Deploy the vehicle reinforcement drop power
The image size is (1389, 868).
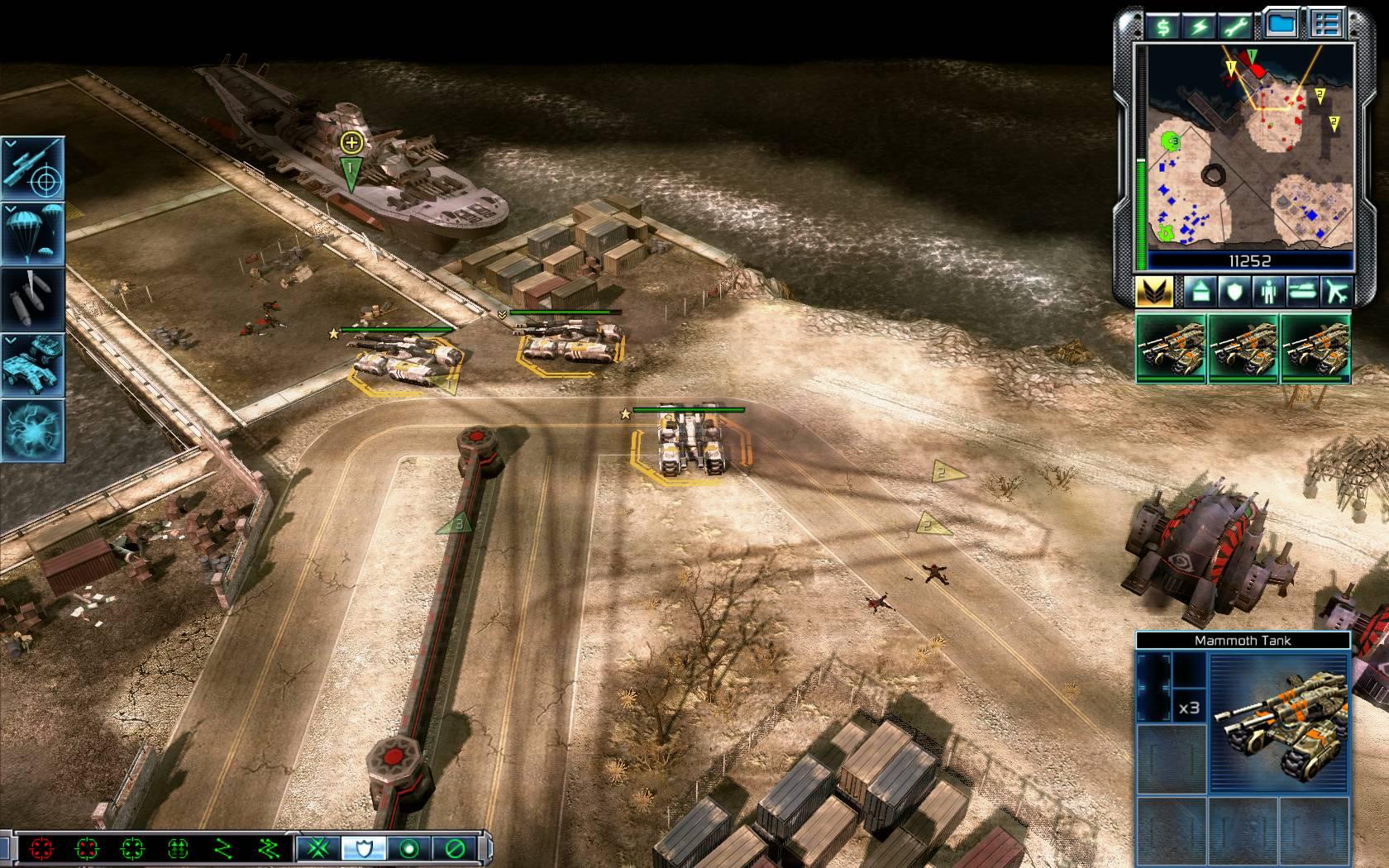pos(34,364)
